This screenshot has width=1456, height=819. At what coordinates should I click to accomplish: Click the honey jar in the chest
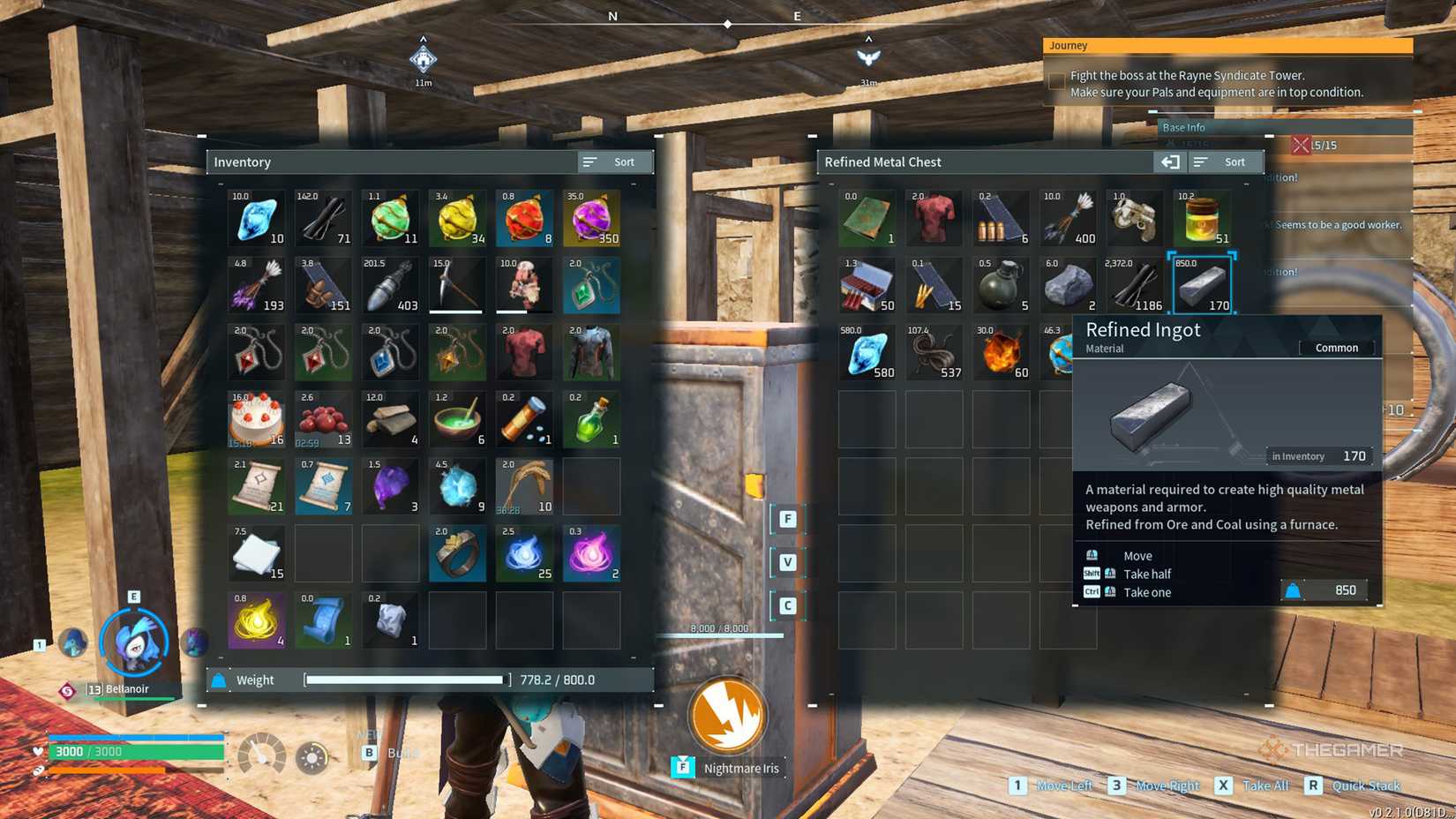[x=1203, y=218]
